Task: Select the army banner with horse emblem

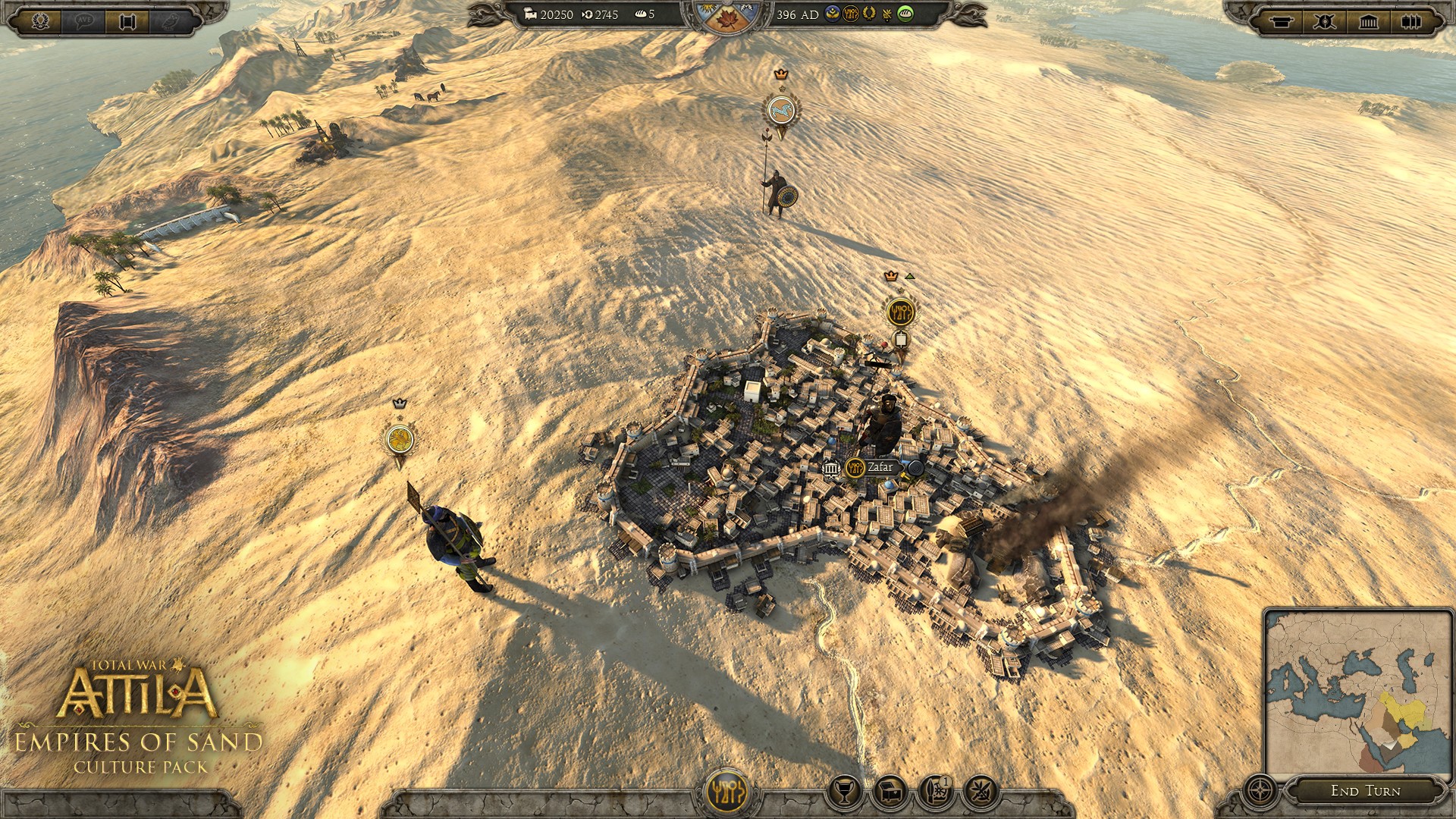Action: 780,112
